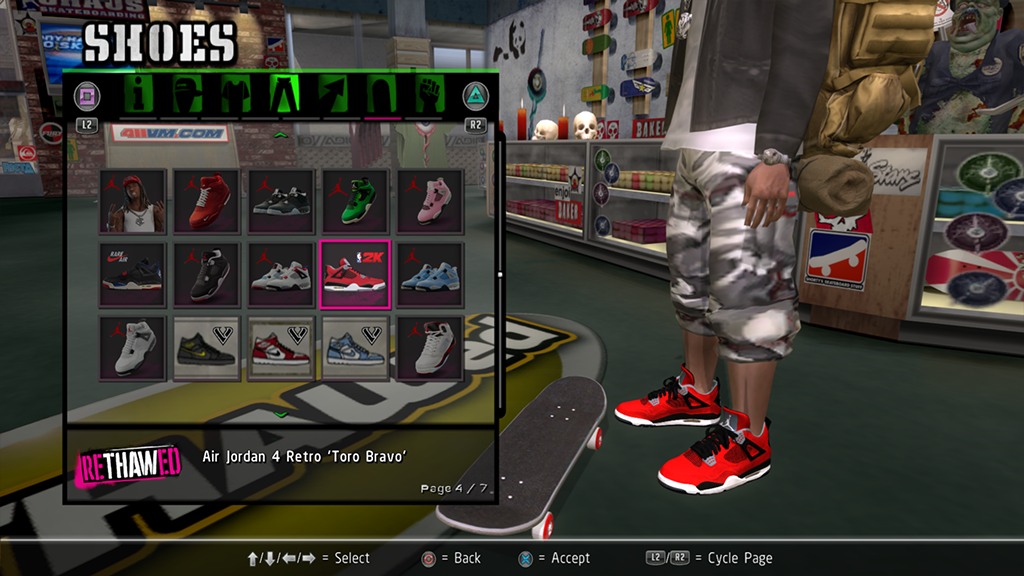This screenshot has height=576, width=1024.
Task: Open the info category tab
Action: click(140, 96)
